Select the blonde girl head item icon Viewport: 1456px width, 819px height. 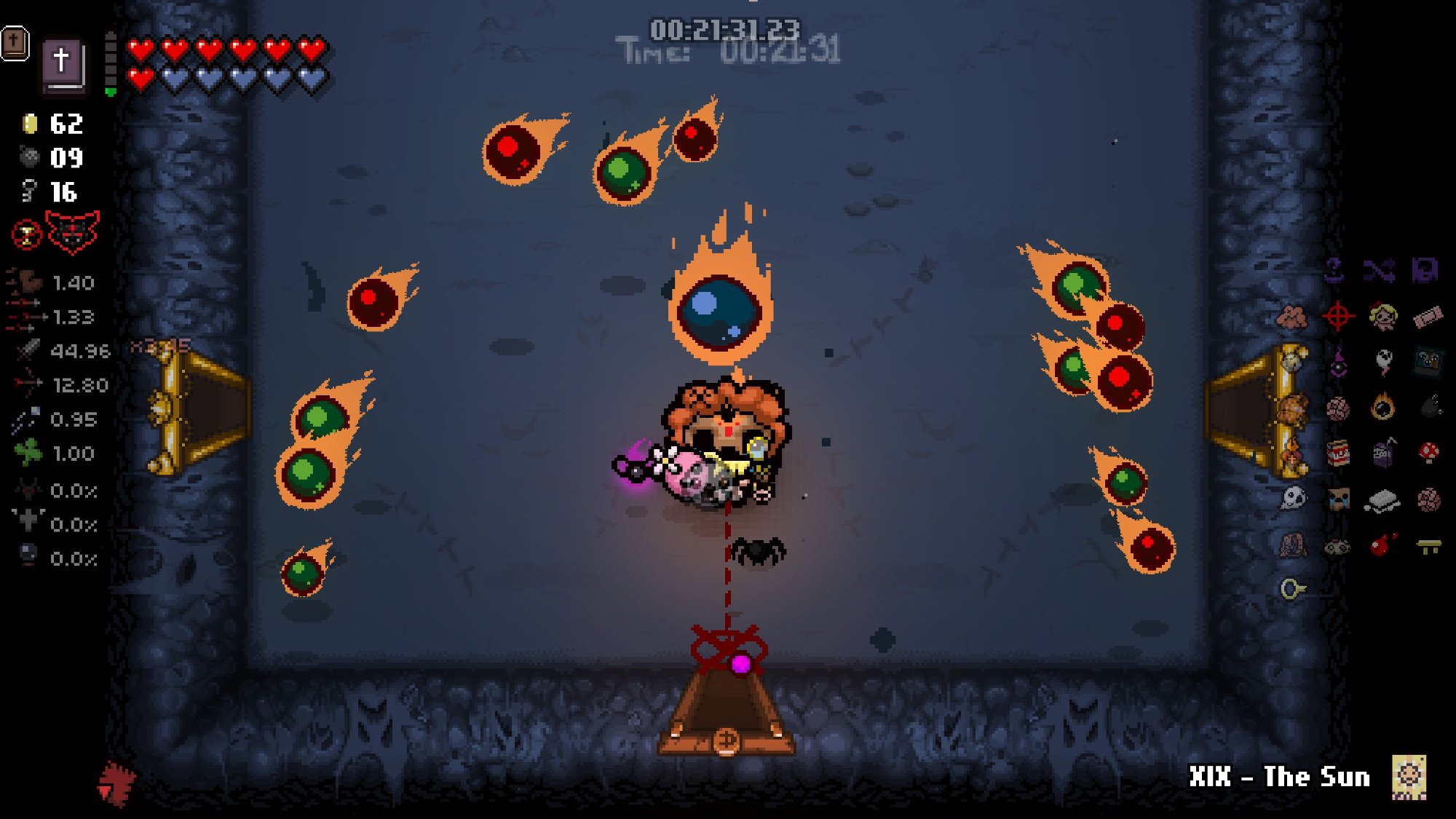(x=1382, y=316)
